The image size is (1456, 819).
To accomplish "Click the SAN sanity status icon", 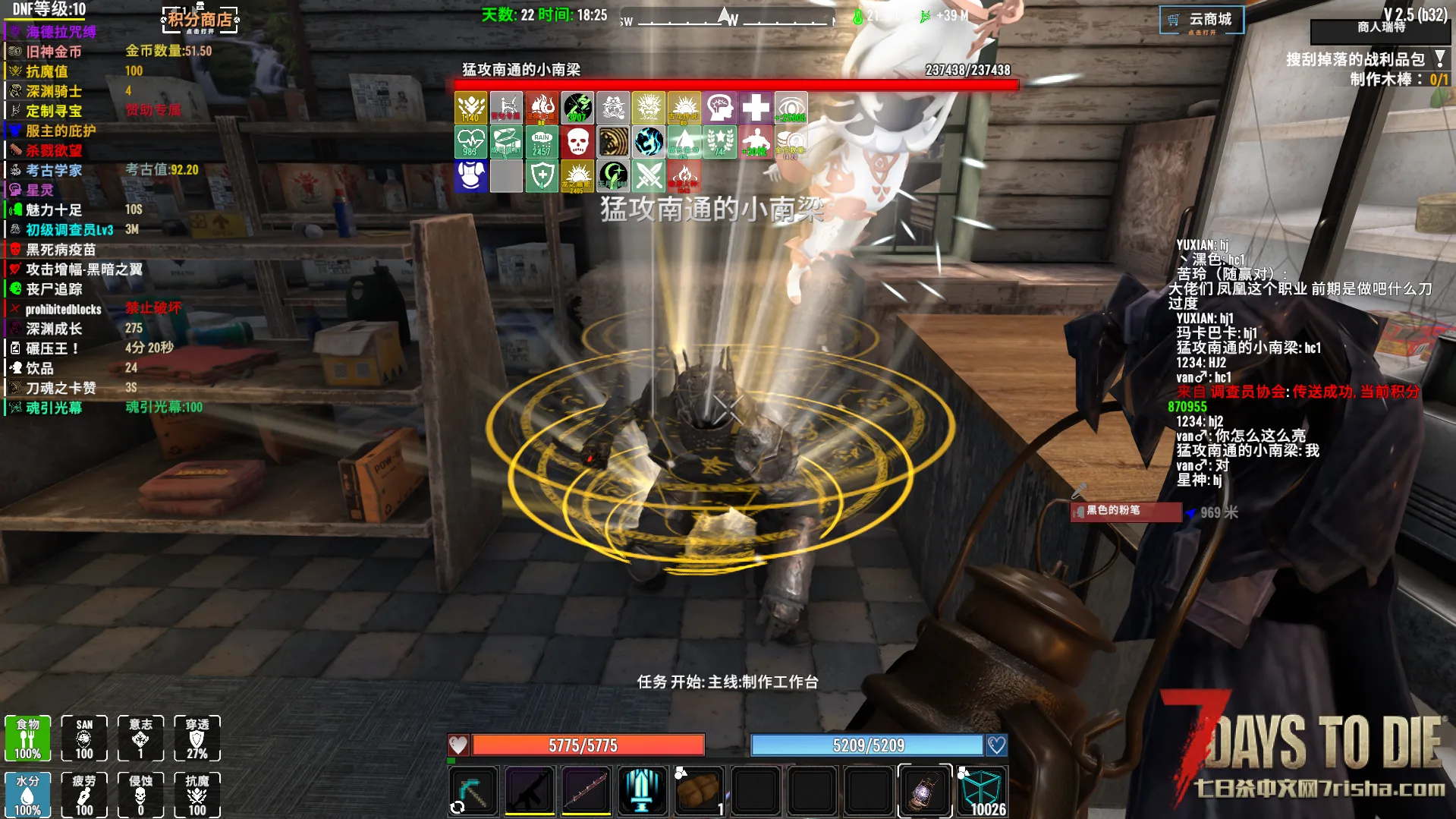I will (84, 738).
